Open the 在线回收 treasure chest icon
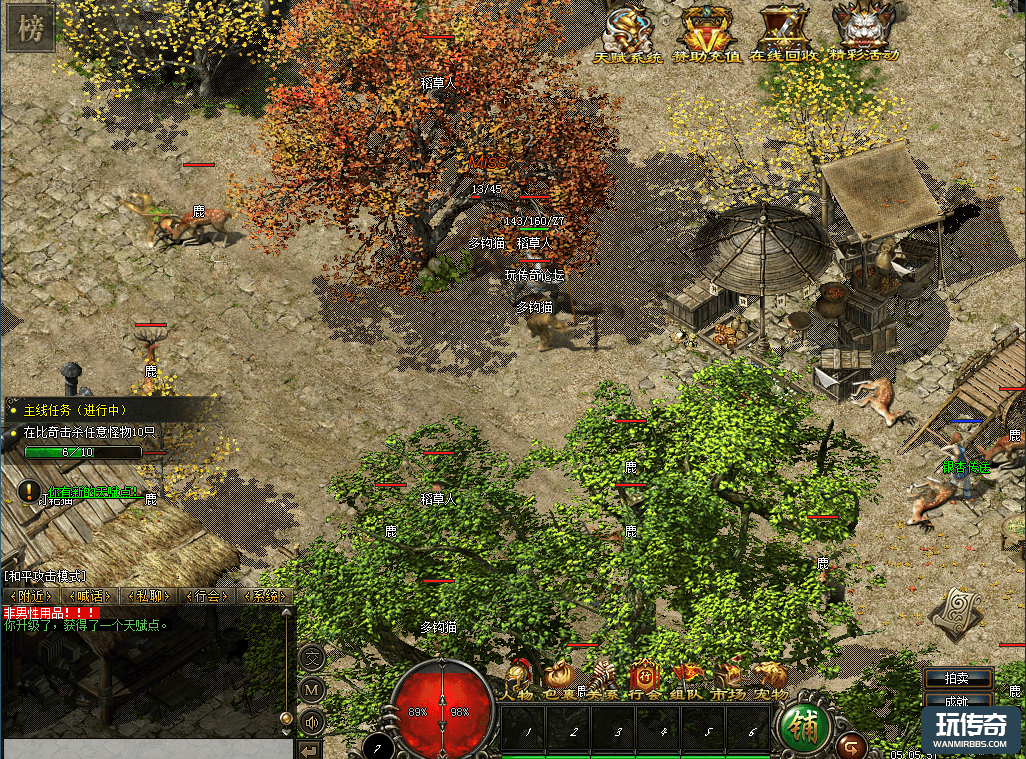Screen dimensions: 1026x759 [784, 35]
